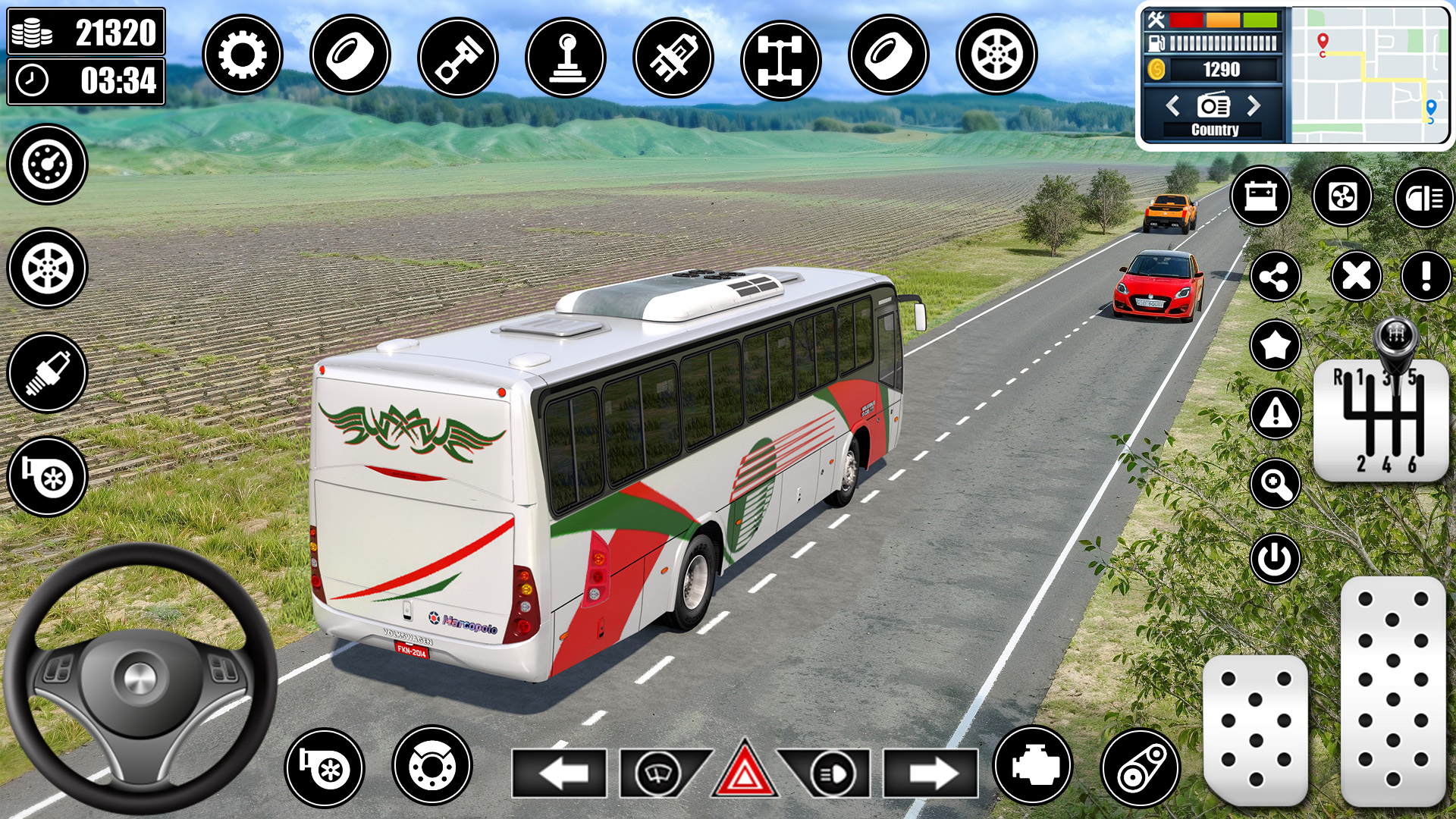Switch to the previous camera view
Viewport: 1456px width, 819px height.
tap(1172, 105)
